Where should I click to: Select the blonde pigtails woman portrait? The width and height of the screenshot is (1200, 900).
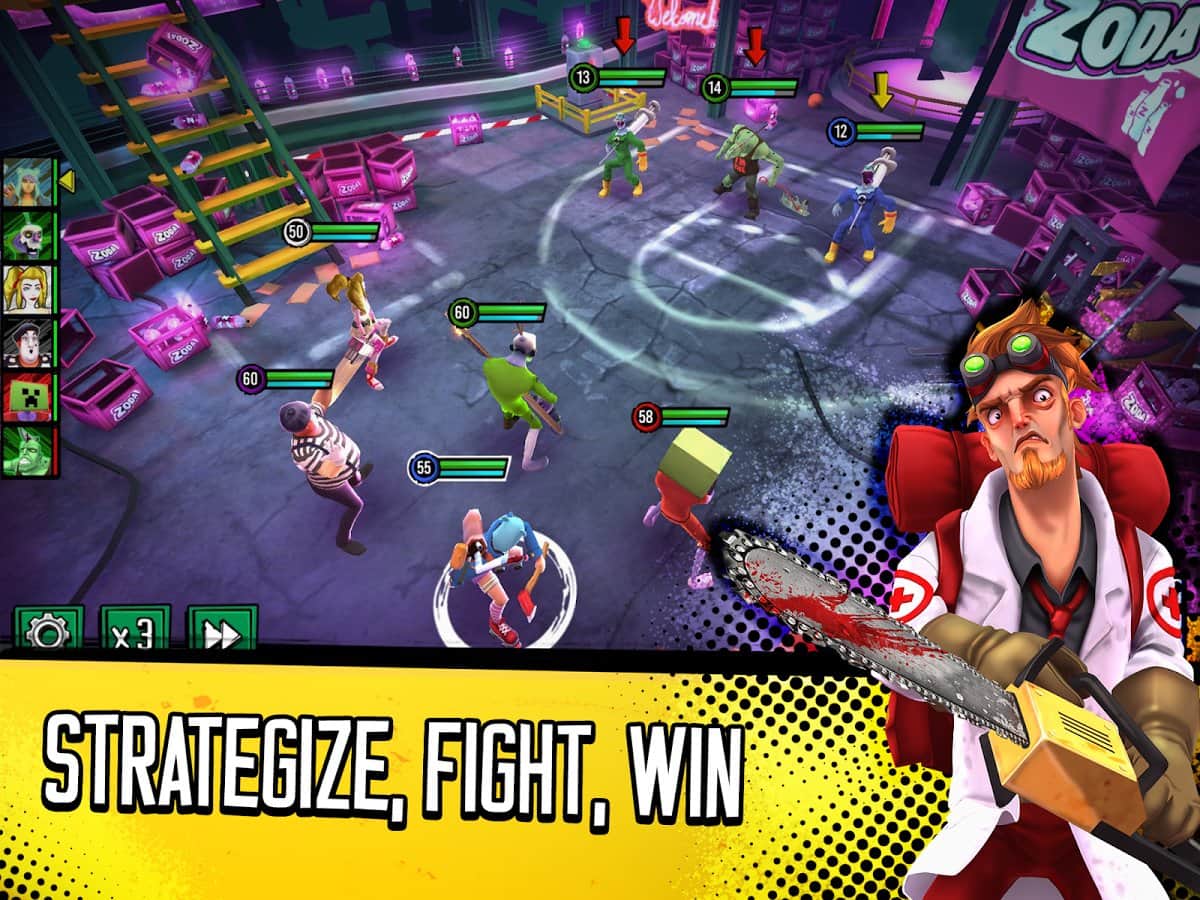[29, 289]
